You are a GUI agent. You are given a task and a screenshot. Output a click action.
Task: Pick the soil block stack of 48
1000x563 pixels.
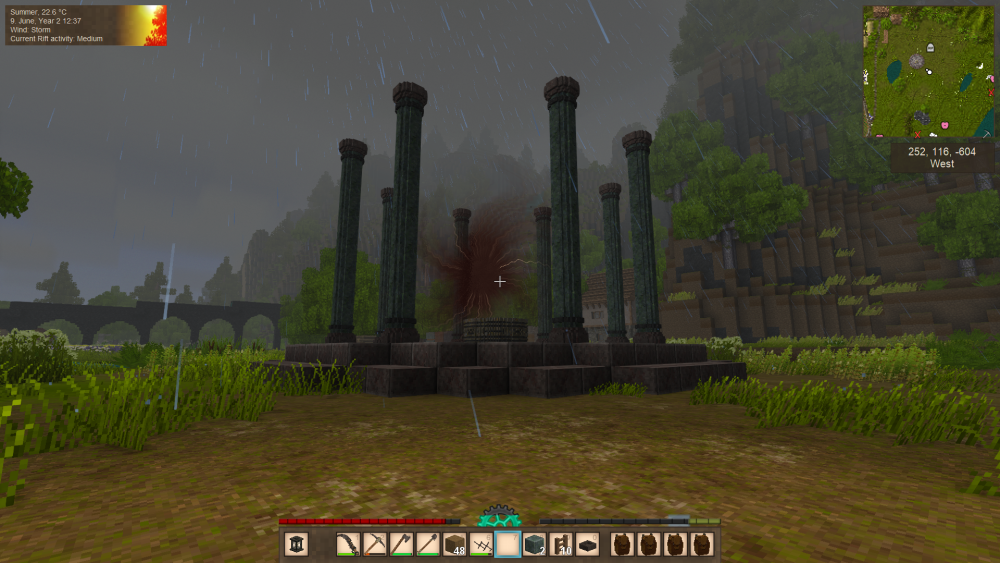pos(455,544)
